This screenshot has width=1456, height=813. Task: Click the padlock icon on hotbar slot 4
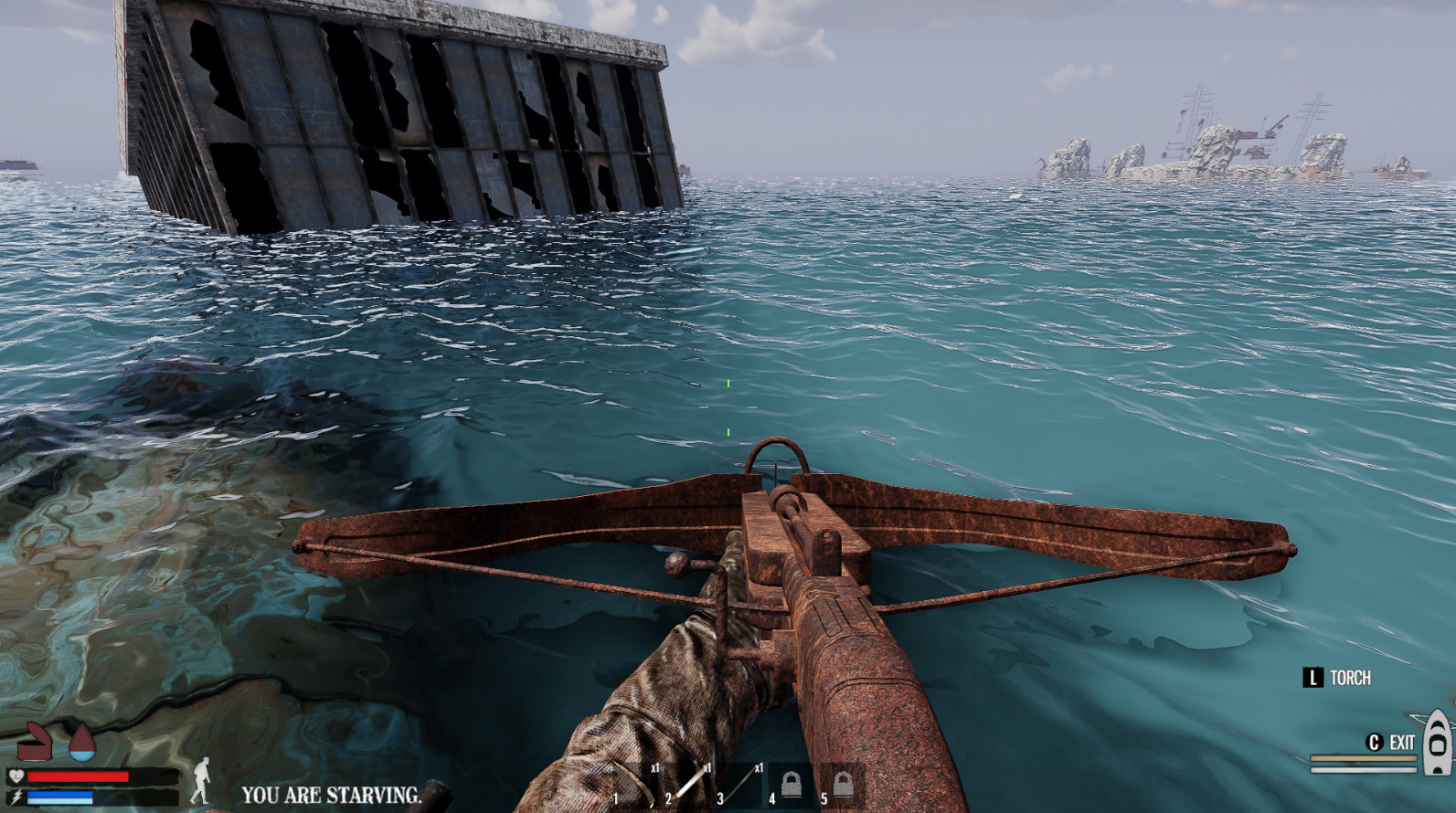click(x=792, y=784)
